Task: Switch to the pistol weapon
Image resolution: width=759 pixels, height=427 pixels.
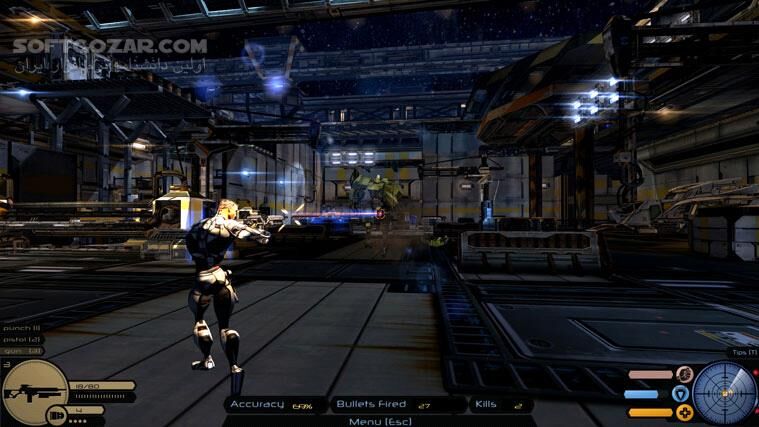Action: [20, 339]
